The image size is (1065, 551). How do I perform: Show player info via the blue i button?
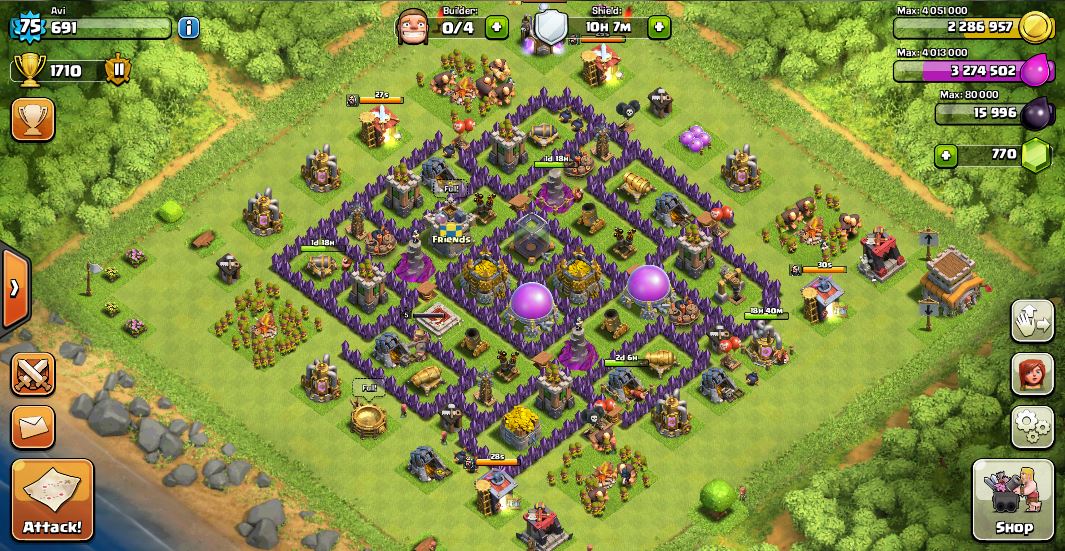[x=188, y=27]
